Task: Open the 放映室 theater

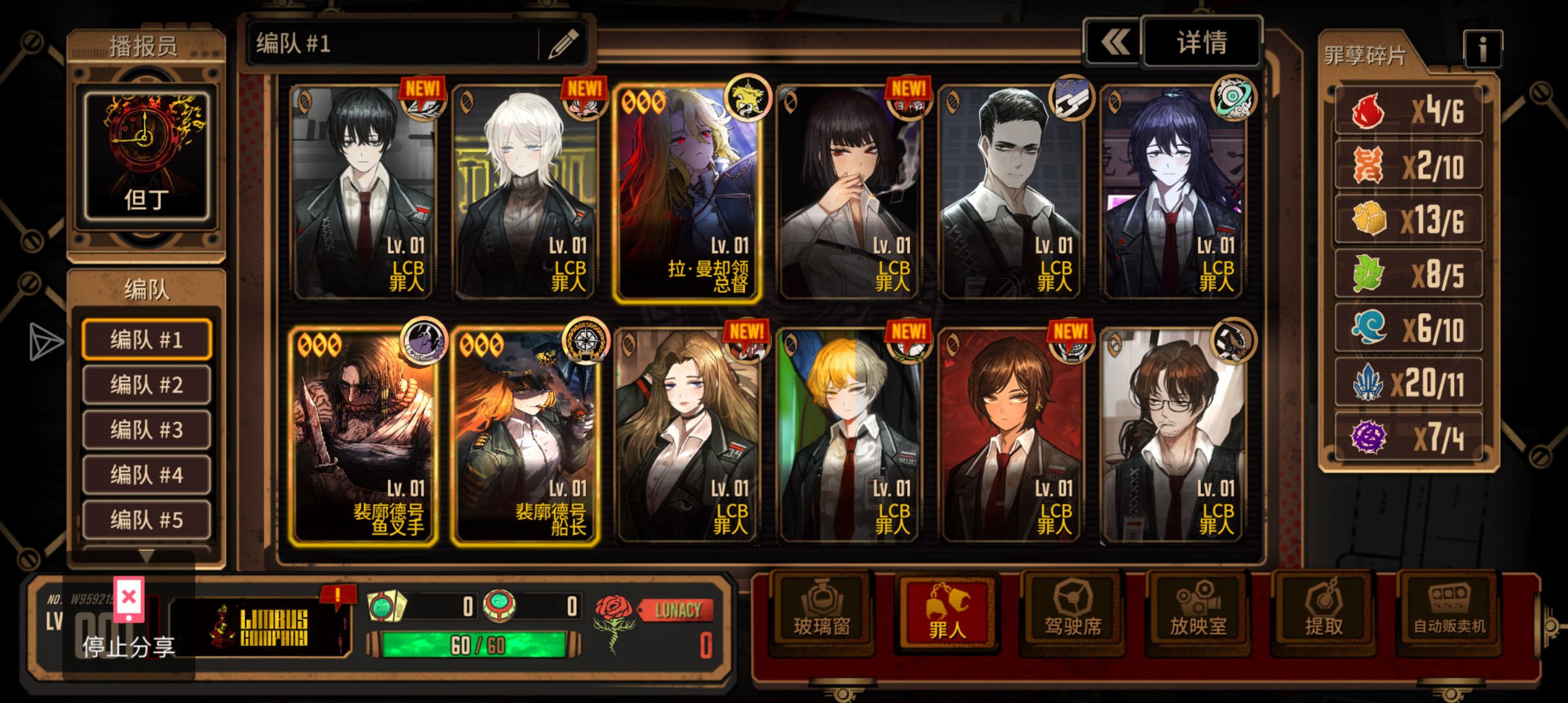Action: (x=1198, y=612)
